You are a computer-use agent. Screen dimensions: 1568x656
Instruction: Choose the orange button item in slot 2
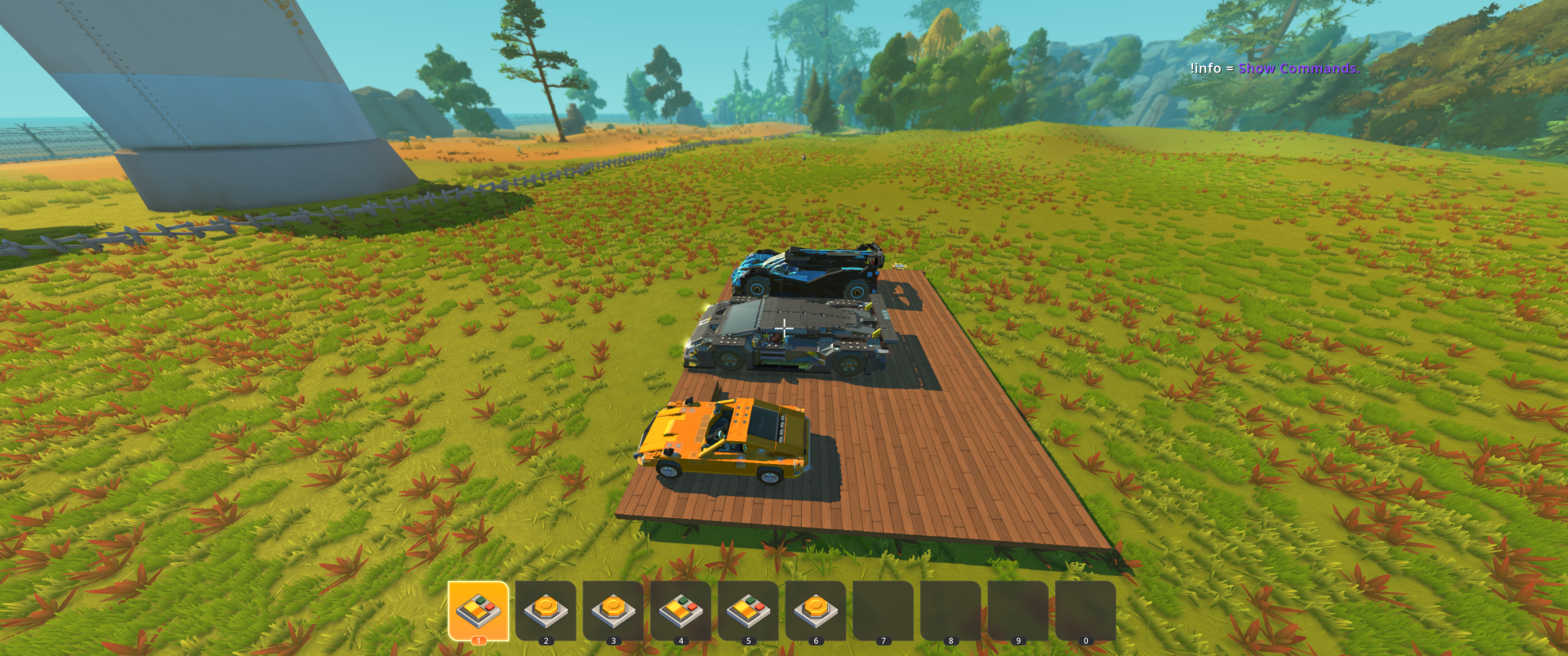coord(546,610)
